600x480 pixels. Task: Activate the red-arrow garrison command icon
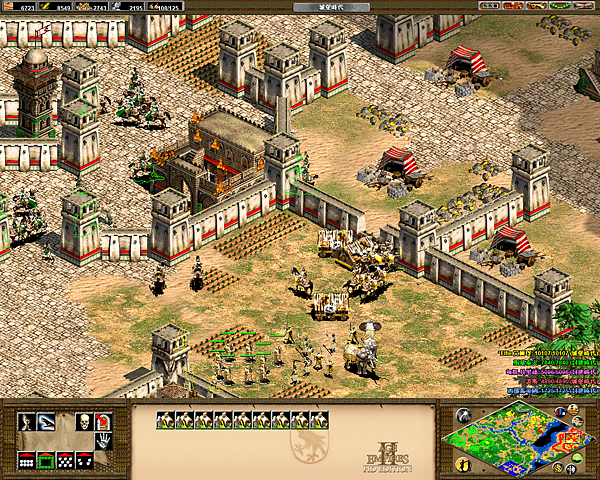click(102, 422)
